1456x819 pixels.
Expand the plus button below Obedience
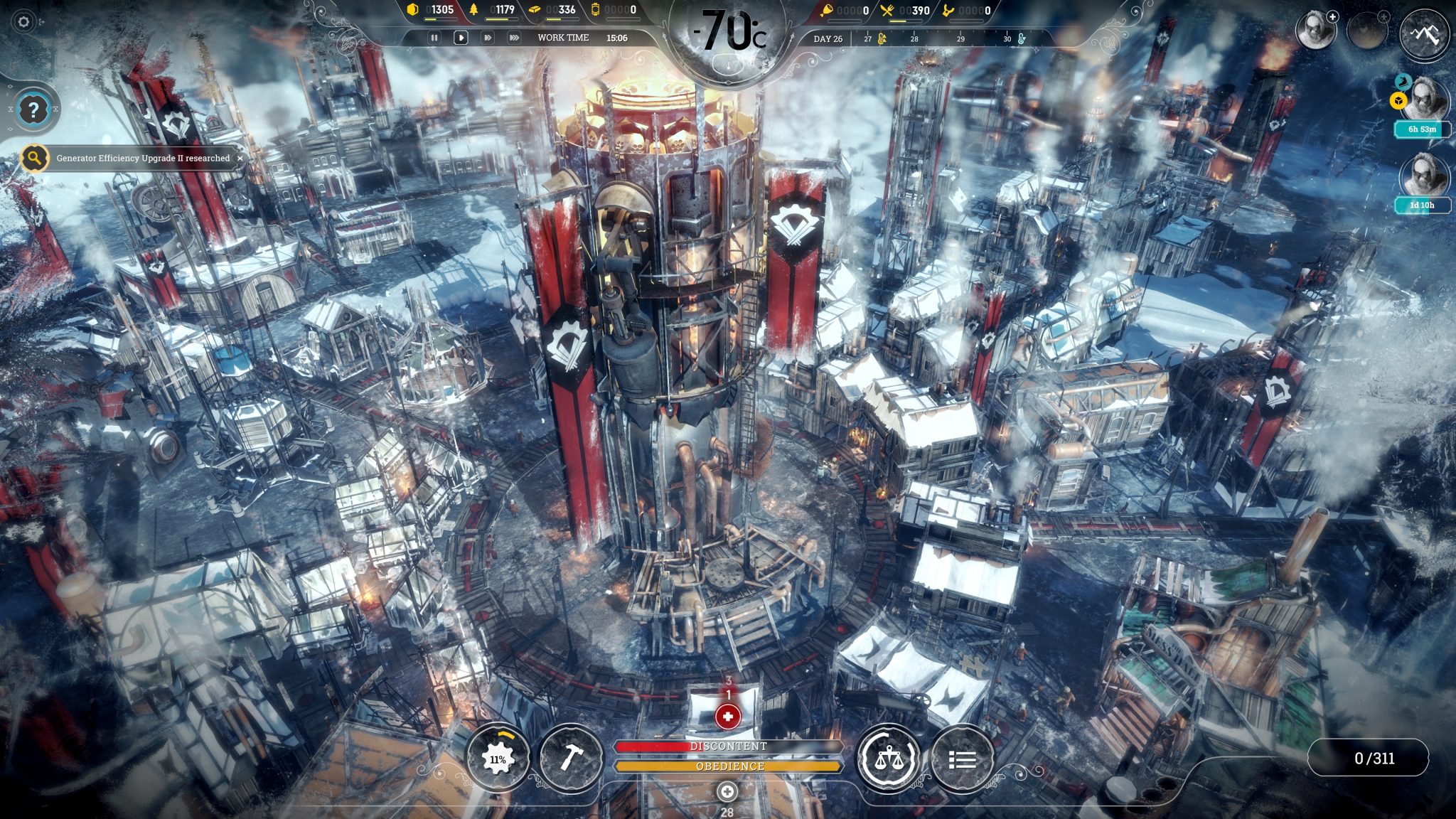point(727,791)
